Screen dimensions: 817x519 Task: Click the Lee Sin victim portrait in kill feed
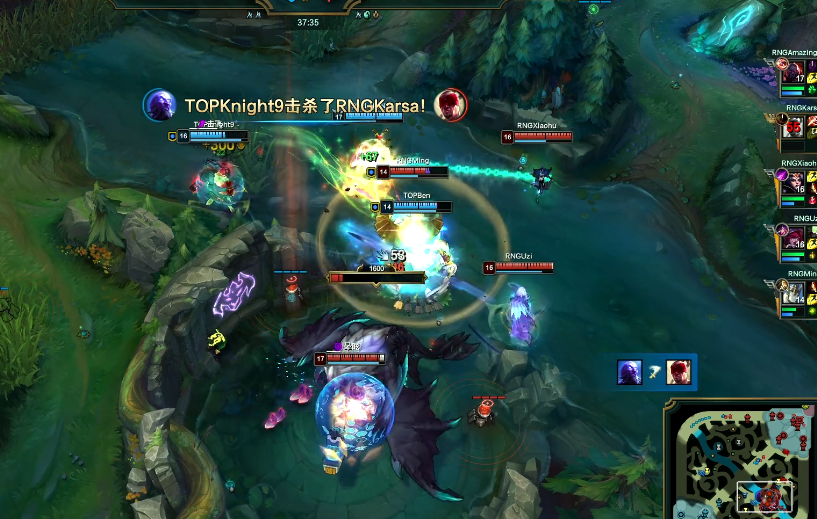[680, 372]
